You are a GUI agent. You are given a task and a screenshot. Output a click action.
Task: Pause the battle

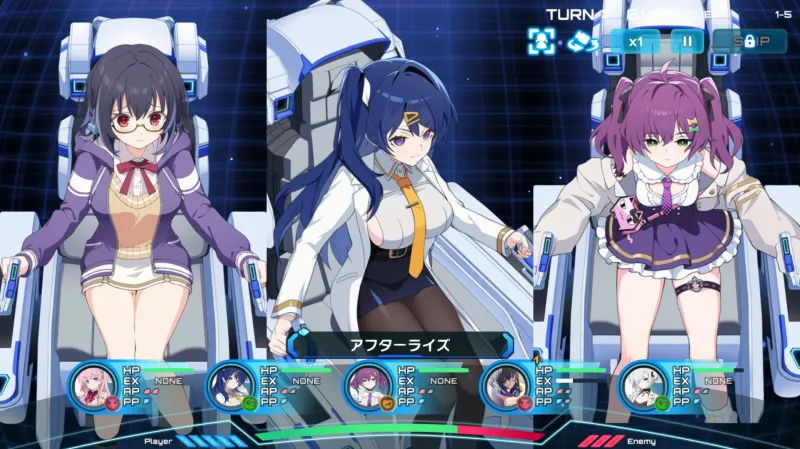pyautogui.click(x=687, y=41)
